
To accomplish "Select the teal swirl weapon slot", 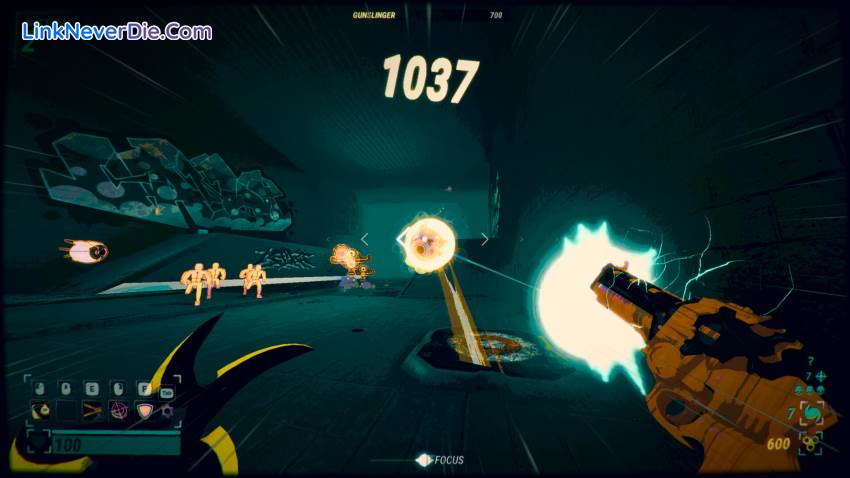I will click(809, 413).
